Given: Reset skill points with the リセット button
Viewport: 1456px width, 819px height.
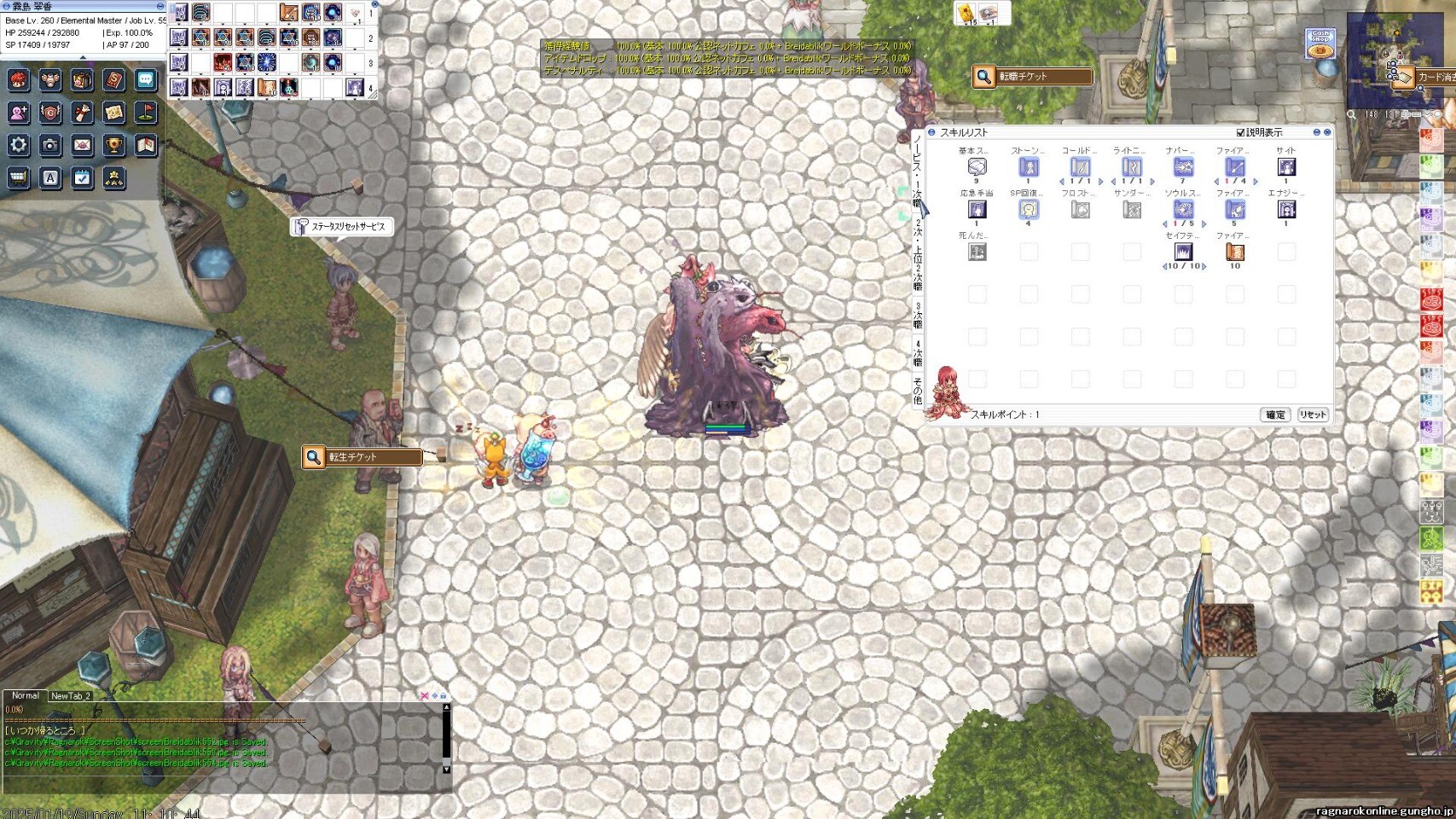Looking at the screenshot, I should click(x=1313, y=415).
